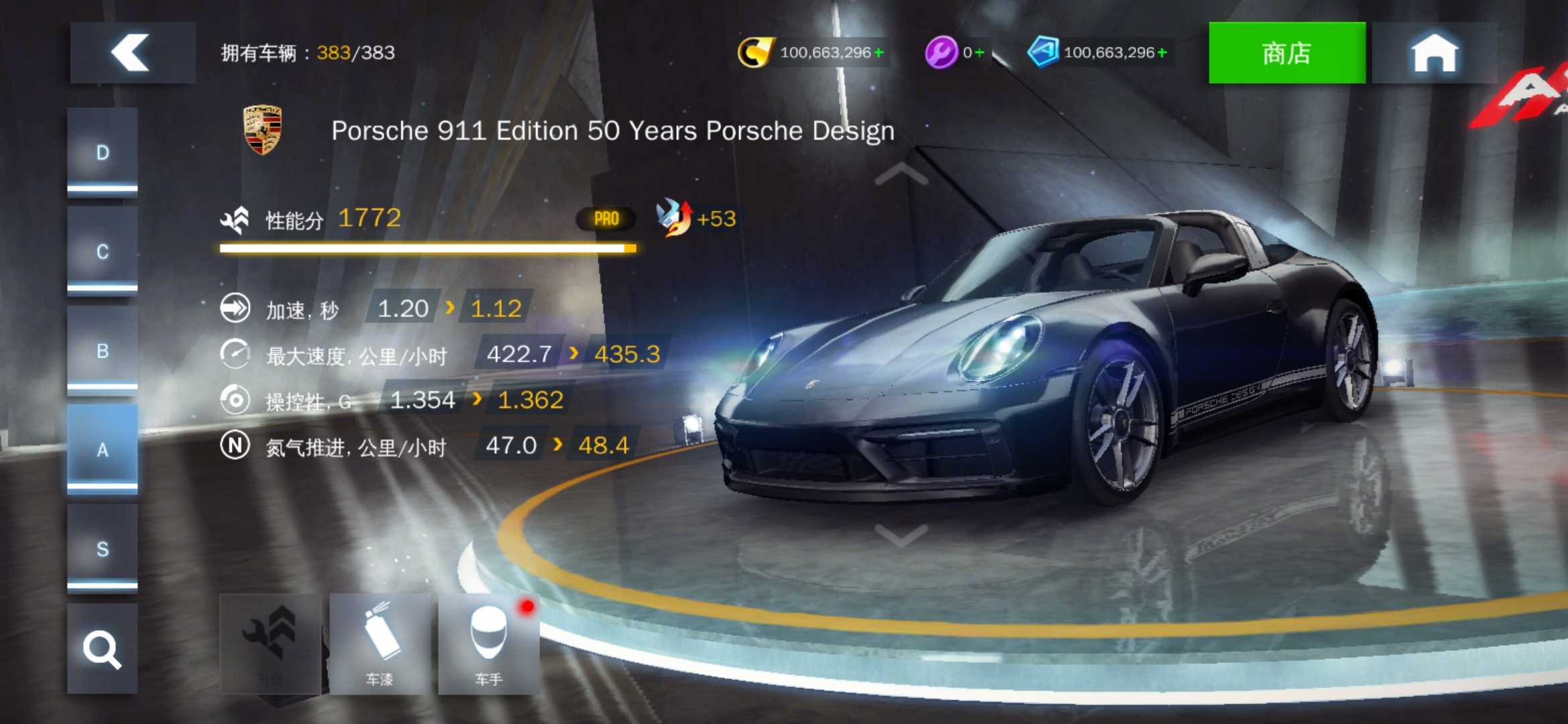1568x724 pixels.
Task: Open the upgrade wrench button
Action: [271, 644]
